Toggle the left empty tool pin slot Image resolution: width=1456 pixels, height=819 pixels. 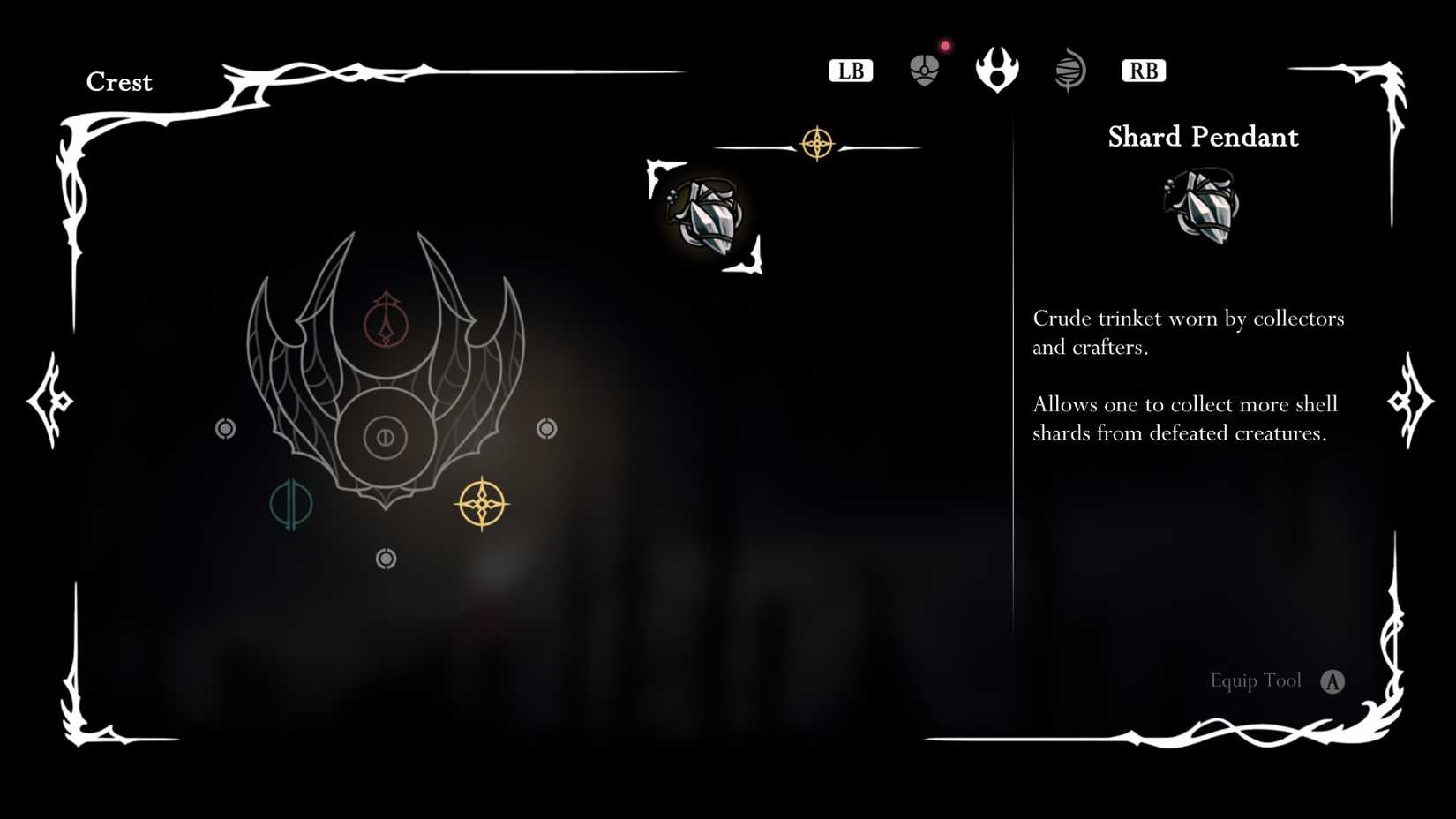pos(227,429)
